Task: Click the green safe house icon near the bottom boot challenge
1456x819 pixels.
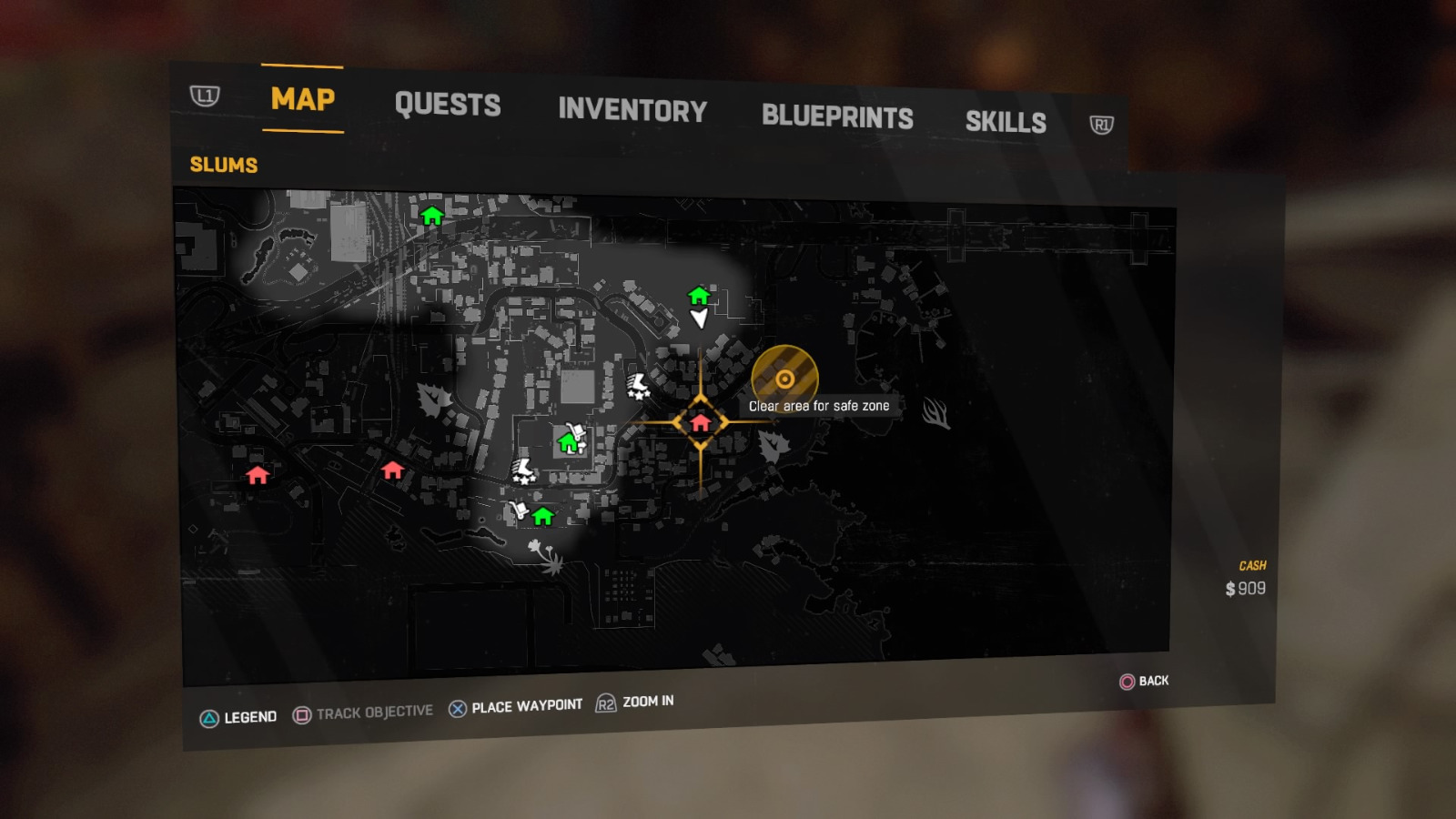Action: tap(541, 517)
